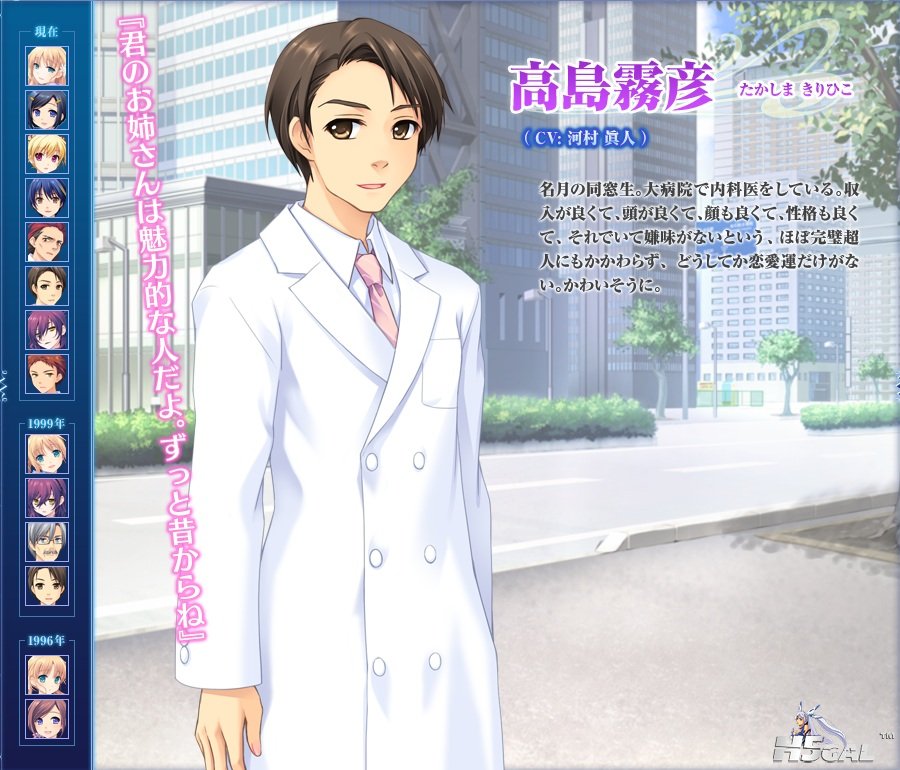This screenshot has height=770, width=900.
Task: Choose the last portrait in the 現在 group
Action: 47,373
